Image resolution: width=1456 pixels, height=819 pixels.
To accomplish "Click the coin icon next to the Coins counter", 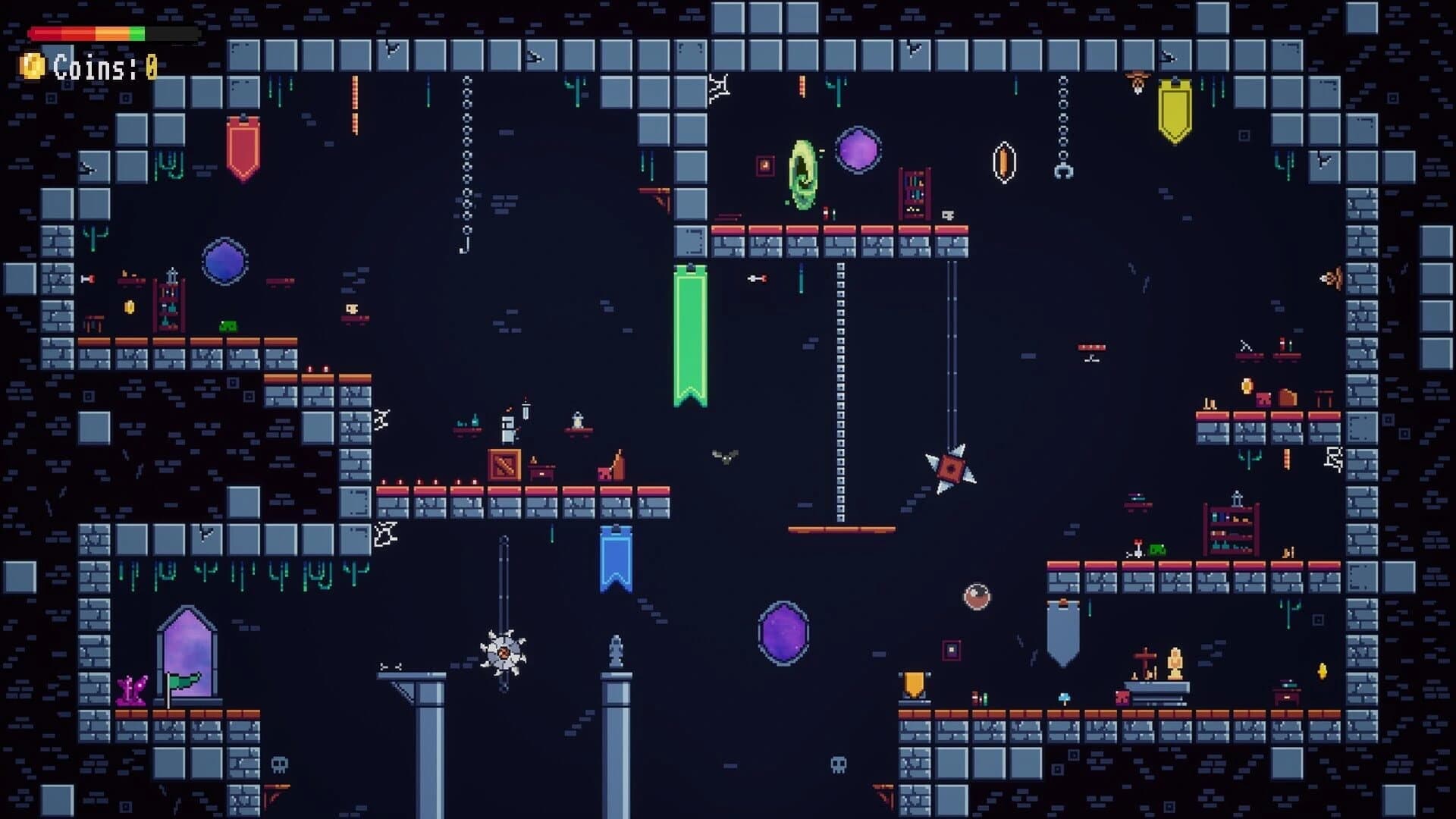I will (32, 67).
